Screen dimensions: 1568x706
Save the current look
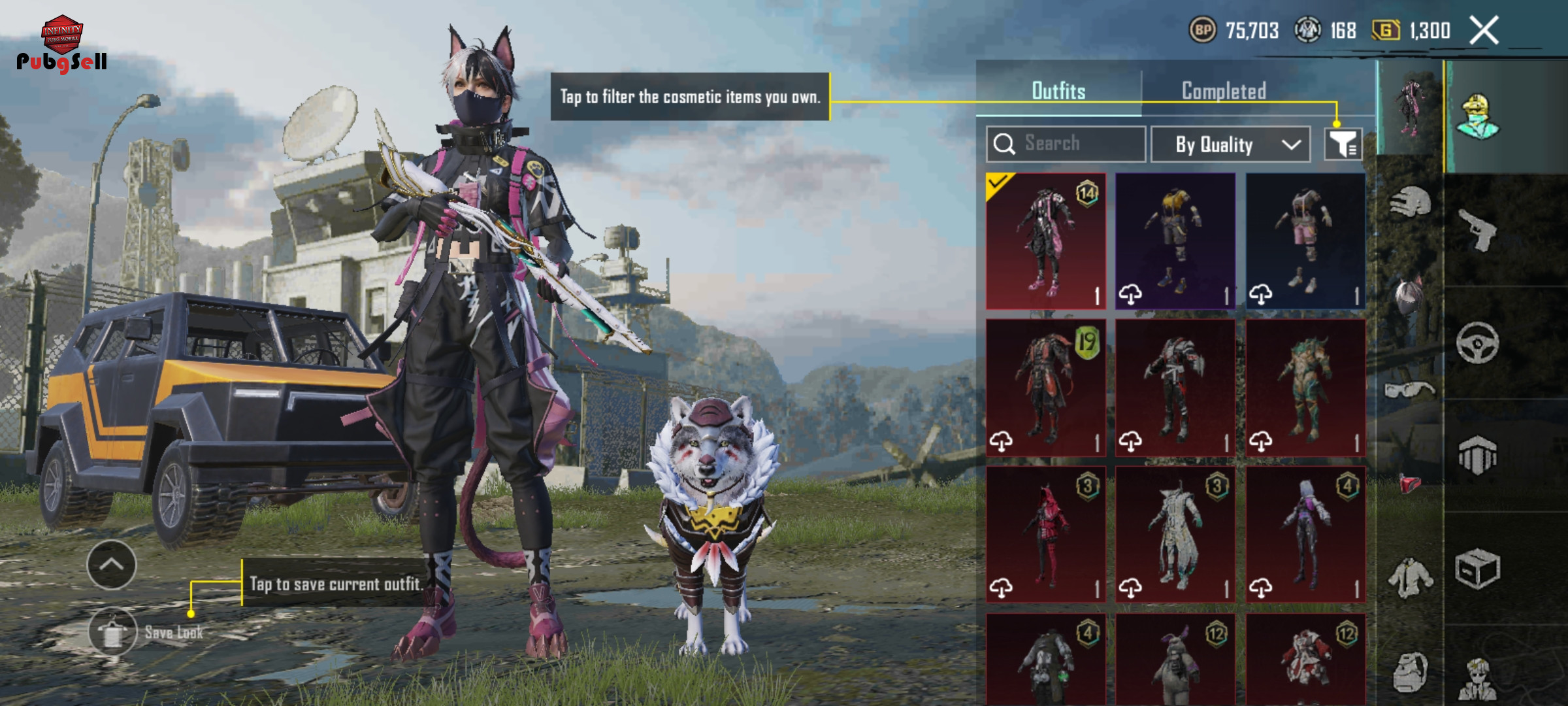click(113, 631)
